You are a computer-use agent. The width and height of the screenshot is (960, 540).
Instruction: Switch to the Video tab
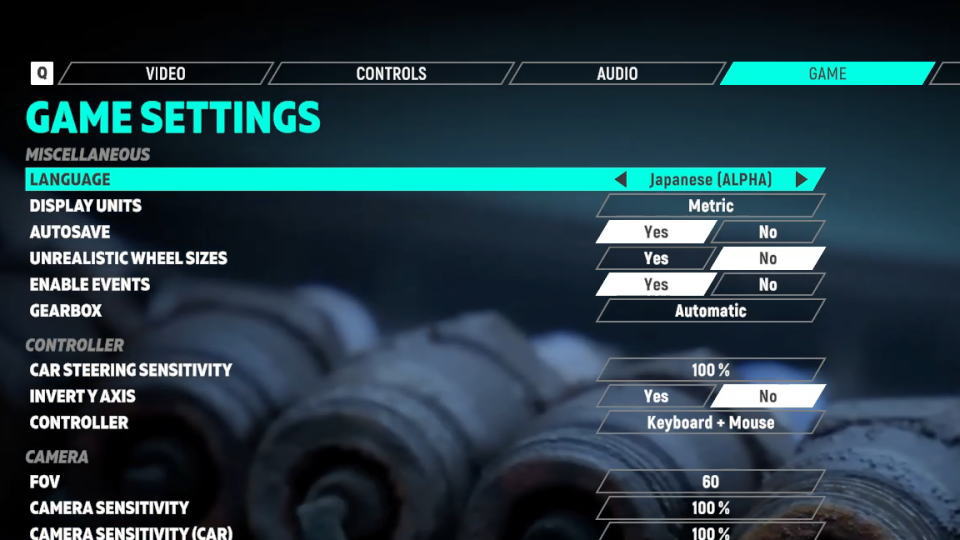pyautogui.click(x=165, y=74)
